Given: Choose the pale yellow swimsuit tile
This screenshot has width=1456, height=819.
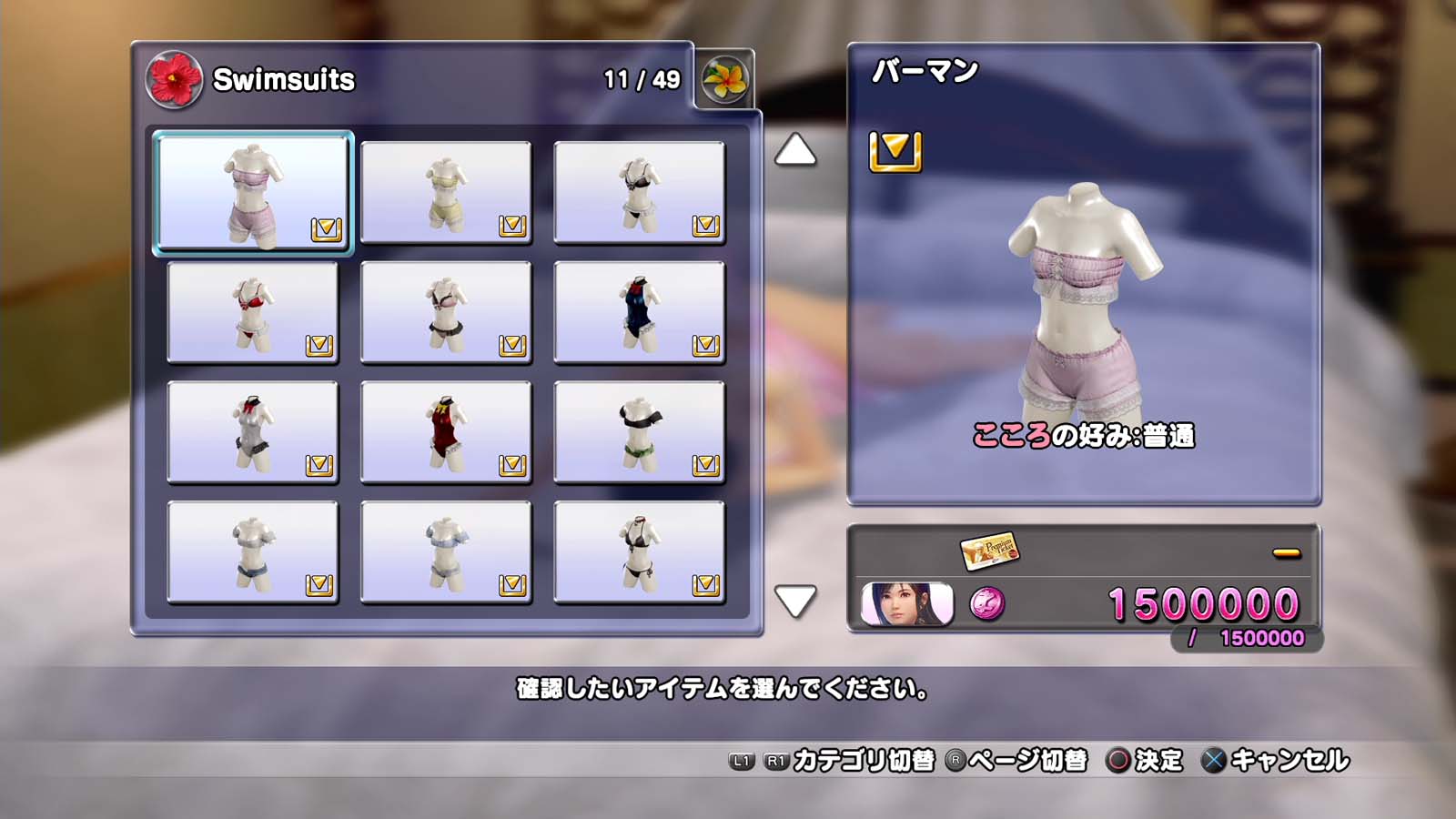Looking at the screenshot, I should click(446, 192).
